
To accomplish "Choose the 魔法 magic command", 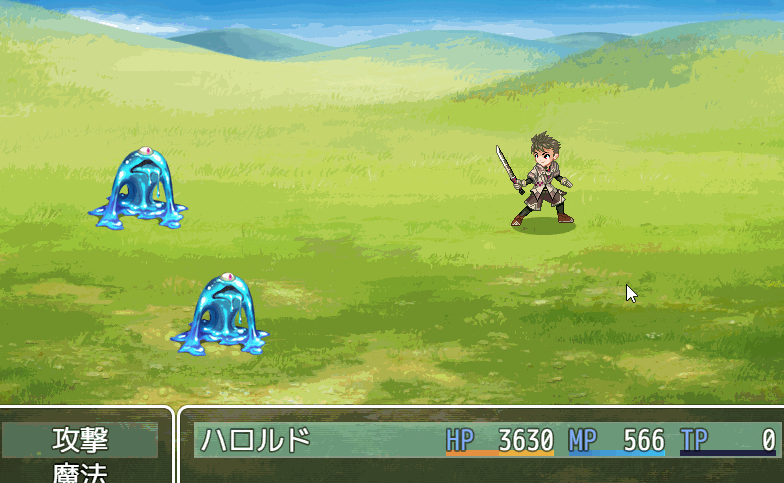I will coord(80,474).
